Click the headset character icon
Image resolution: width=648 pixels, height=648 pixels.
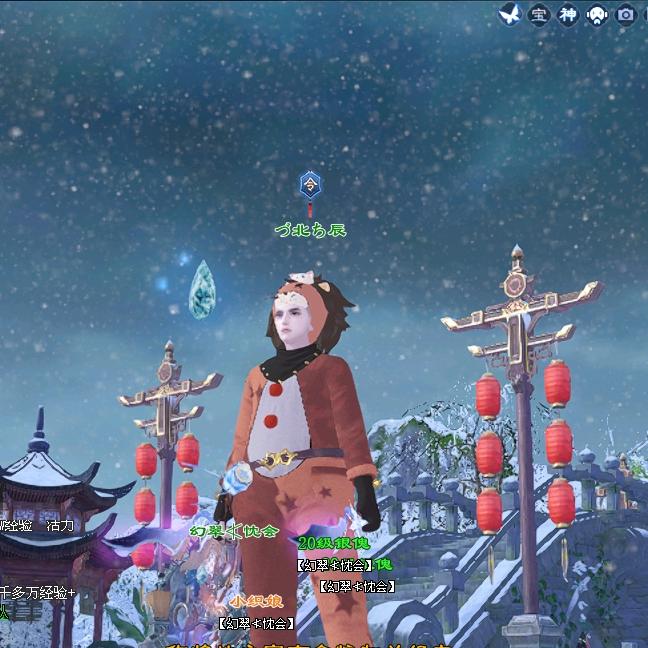pyautogui.click(x=597, y=15)
